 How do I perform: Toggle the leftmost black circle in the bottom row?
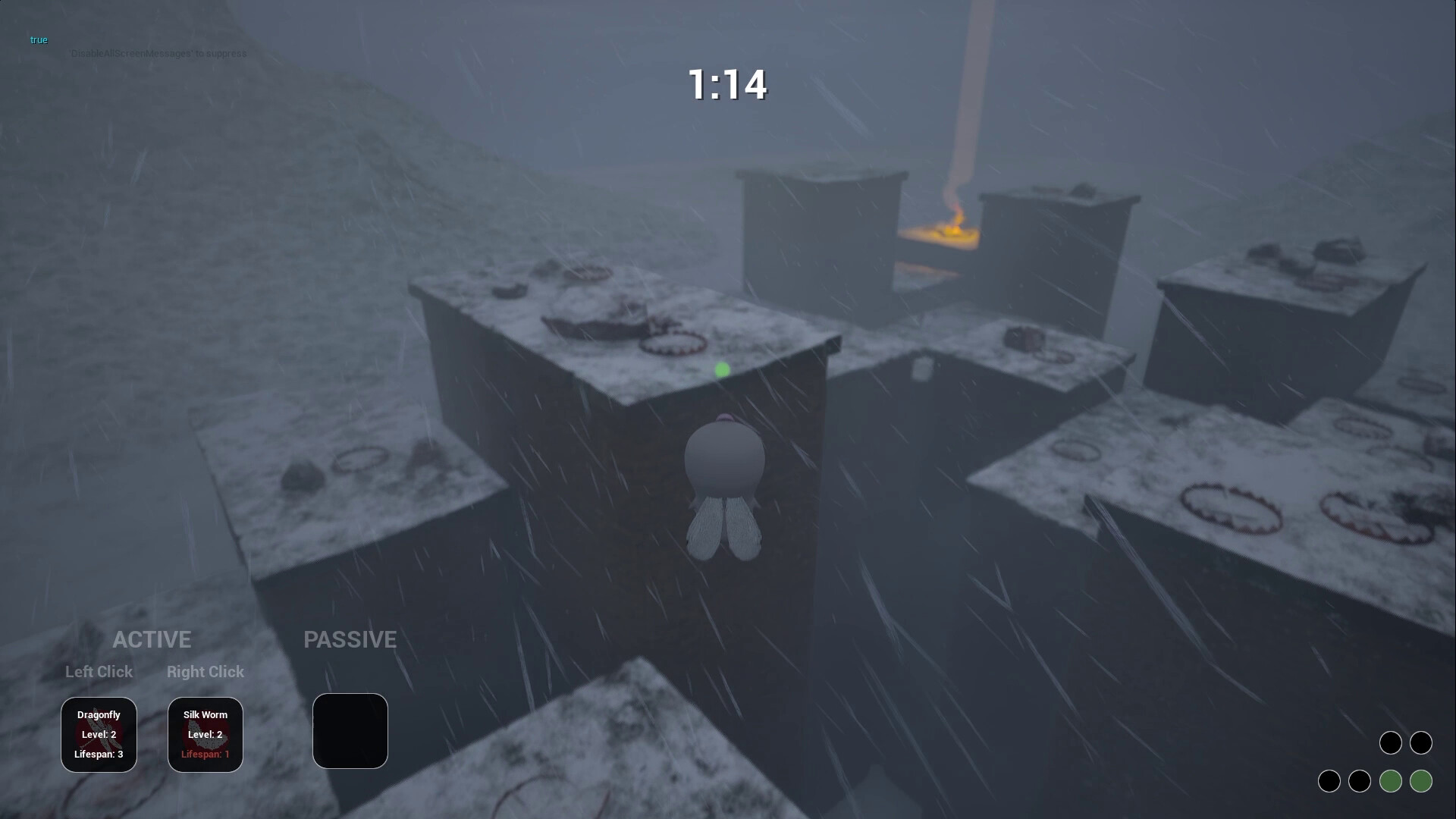click(x=1330, y=780)
